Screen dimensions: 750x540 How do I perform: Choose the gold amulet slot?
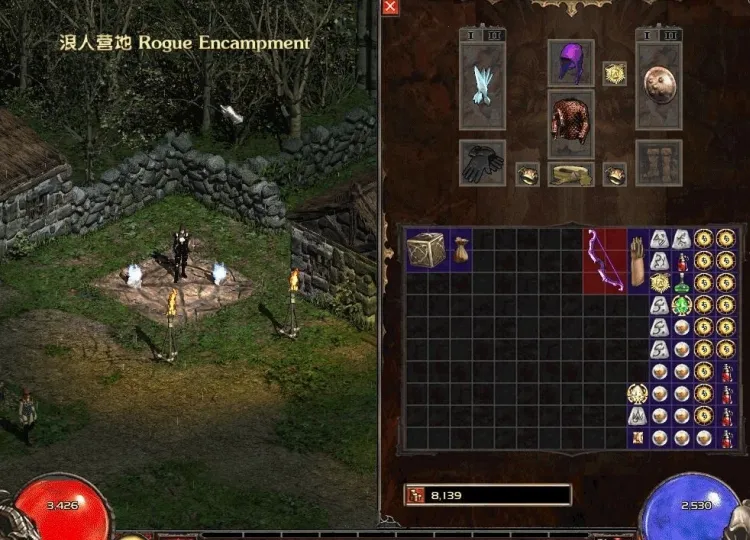click(614, 74)
